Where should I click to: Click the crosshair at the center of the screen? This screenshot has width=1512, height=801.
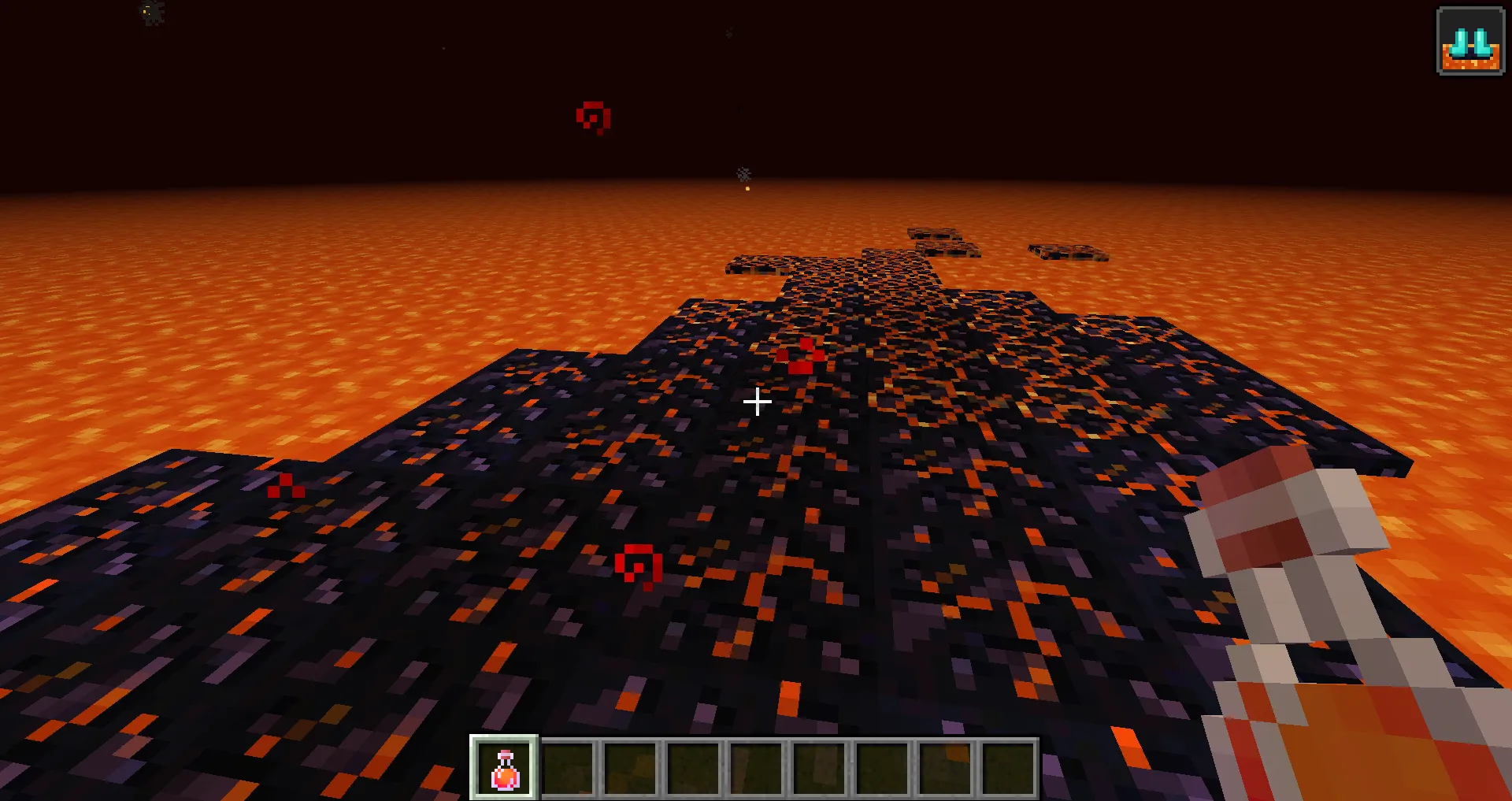757,402
